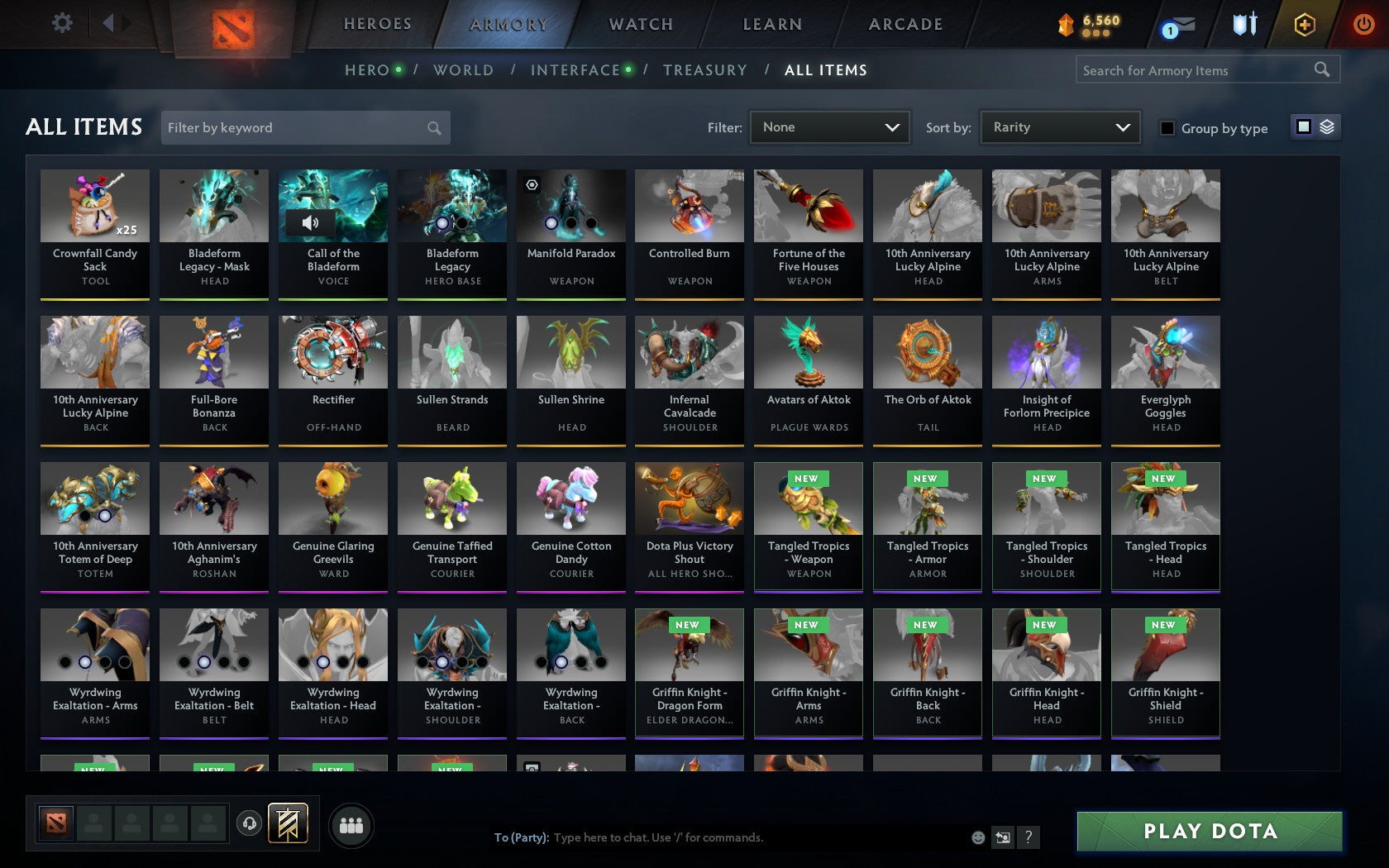Switch to the TREASURY tab
Screen dimensions: 1389x868
(705, 70)
